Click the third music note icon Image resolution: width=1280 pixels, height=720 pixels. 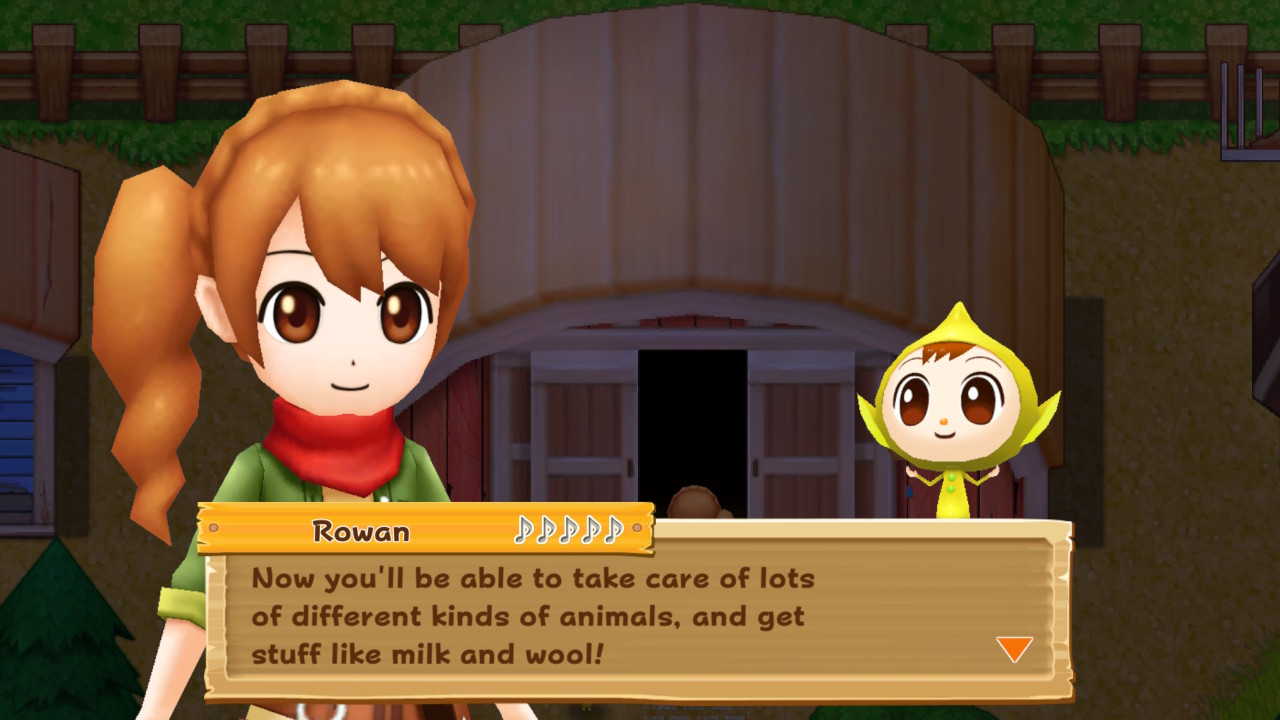point(569,531)
